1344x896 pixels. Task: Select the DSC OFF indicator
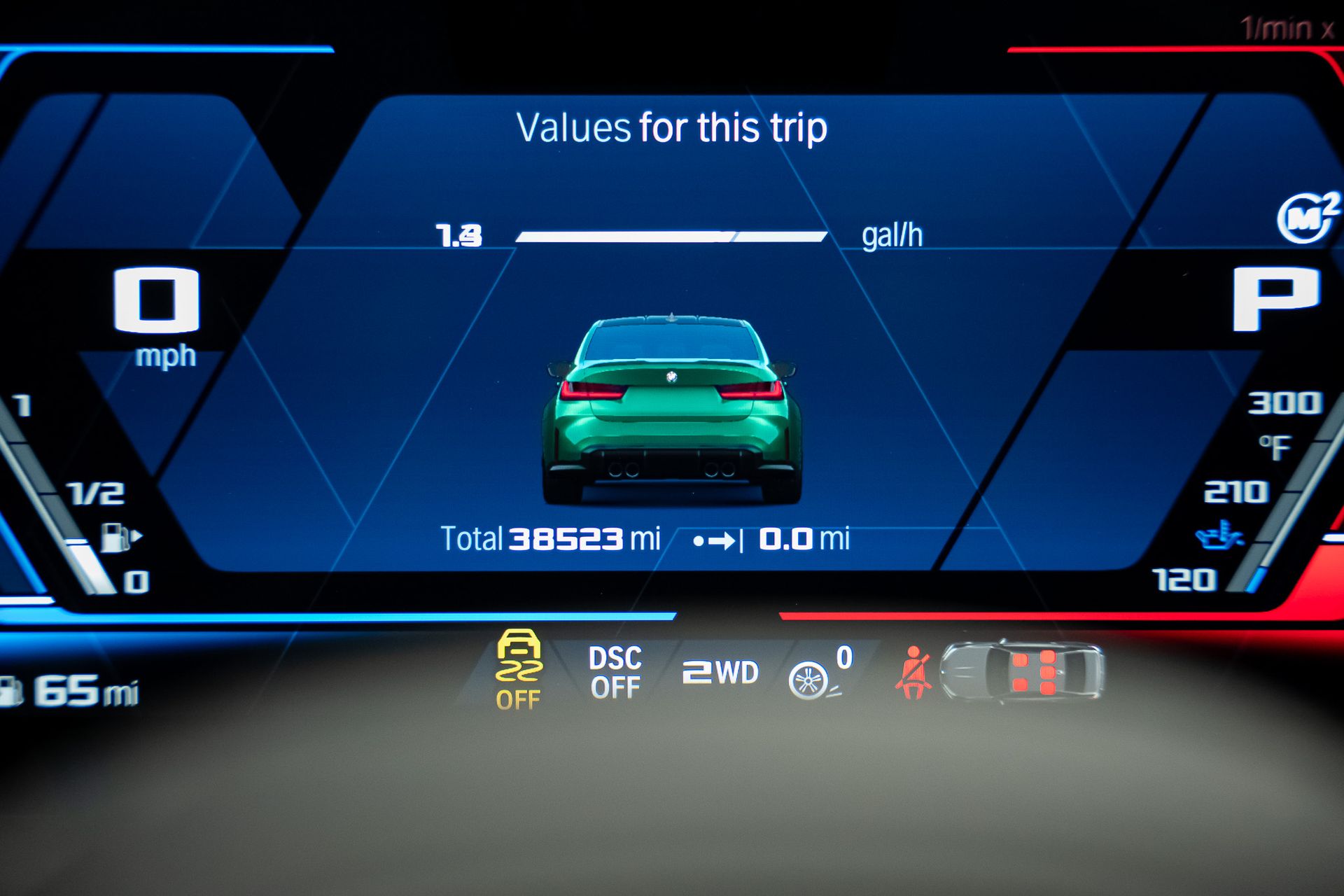[x=615, y=672]
